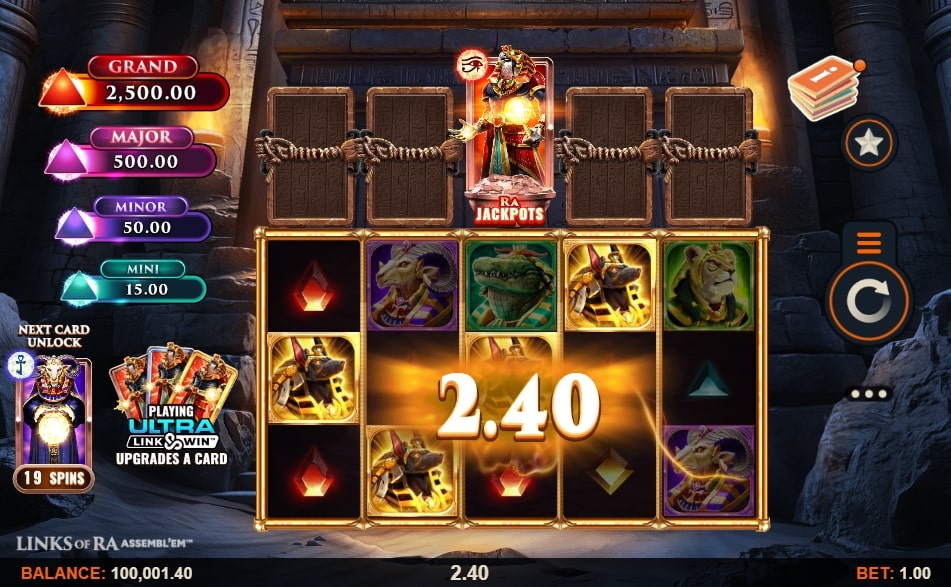Show more options with the three-dot button
The height and width of the screenshot is (587, 951).
[868, 393]
